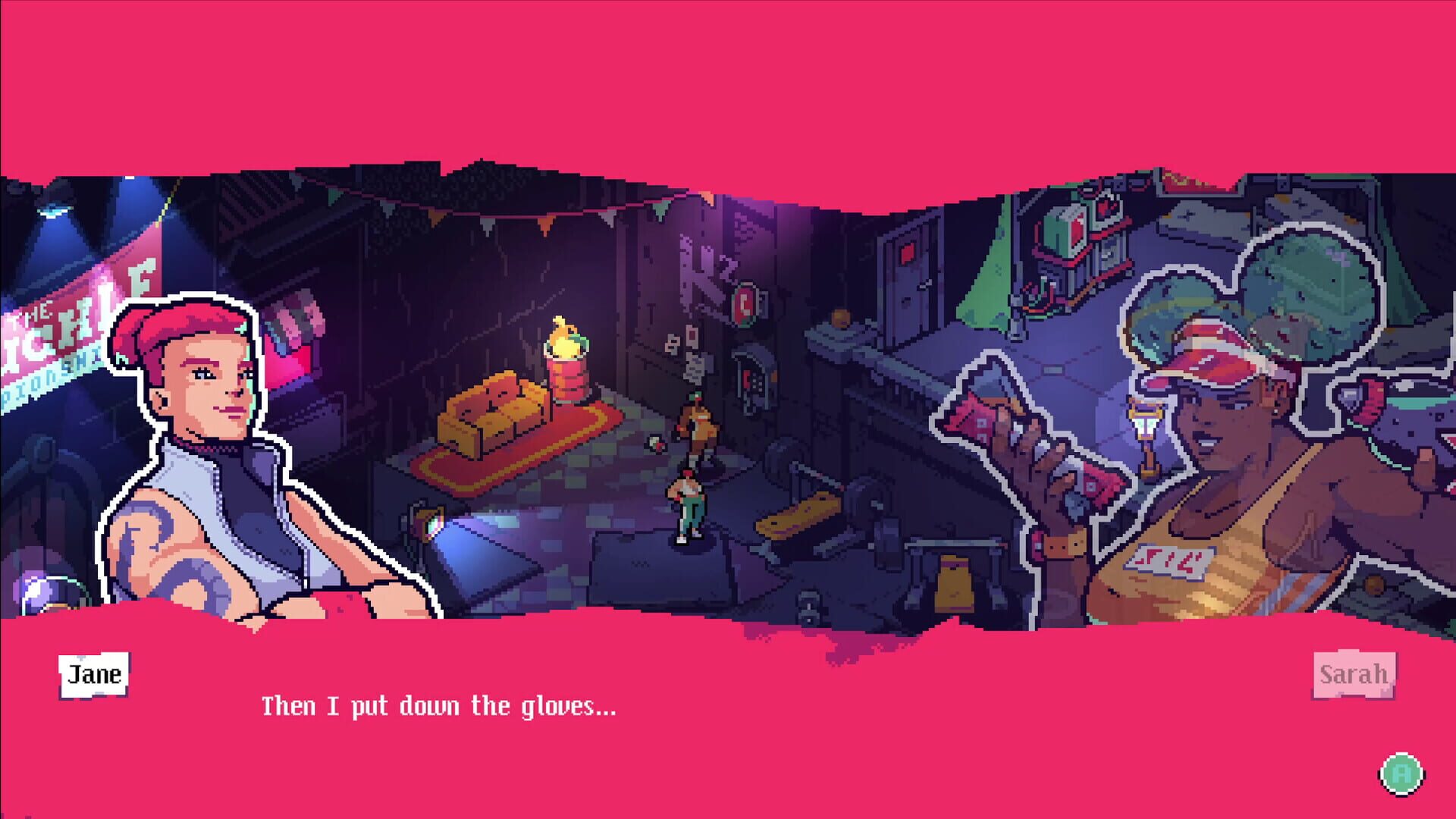The image size is (1456, 819).
Task: Click the green A button prompt
Action: tap(1402, 773)
